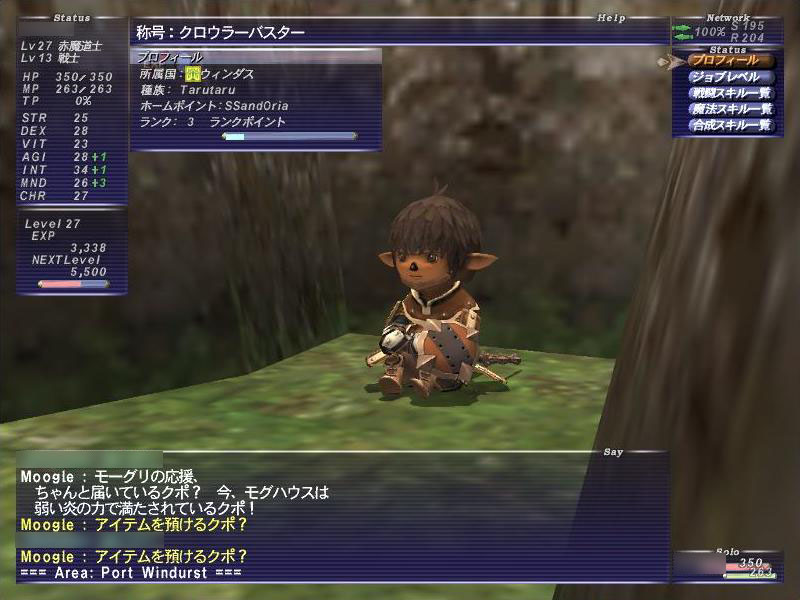
Task: Choose 合成スキル一覧 crafting skills list
Action: 730,125
